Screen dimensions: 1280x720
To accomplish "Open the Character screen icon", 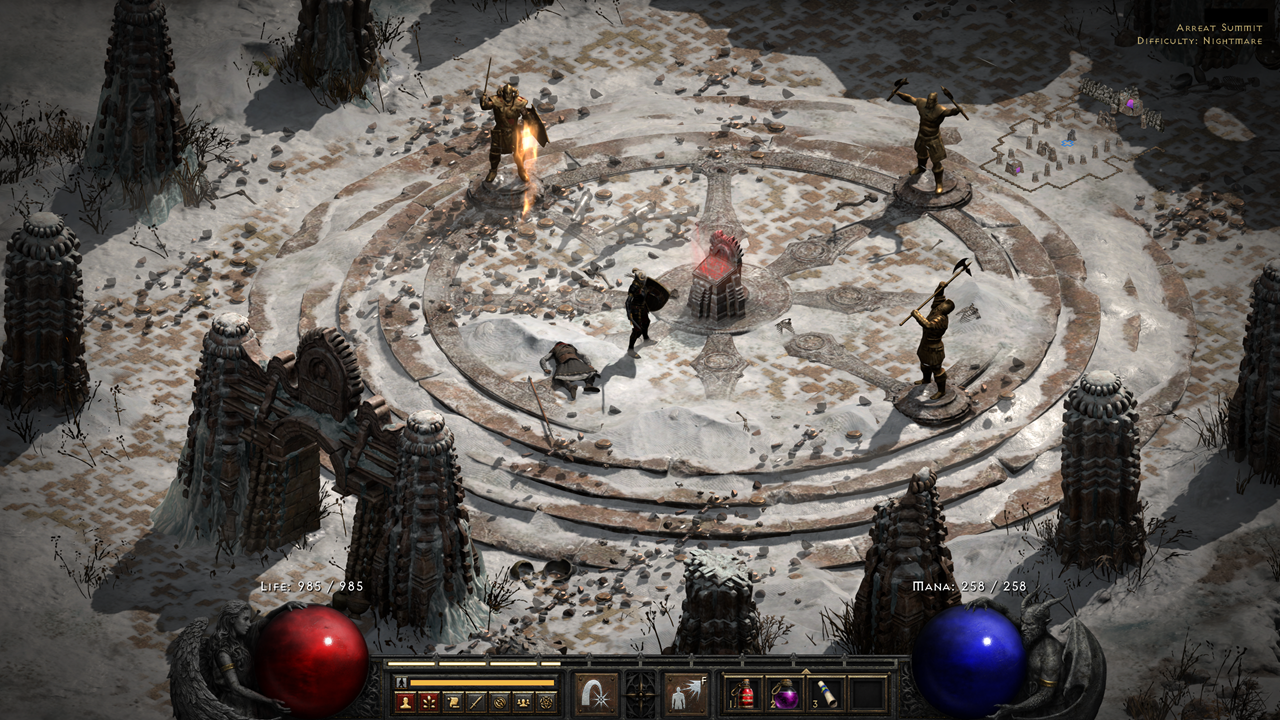I will click(x=405, y=701).
